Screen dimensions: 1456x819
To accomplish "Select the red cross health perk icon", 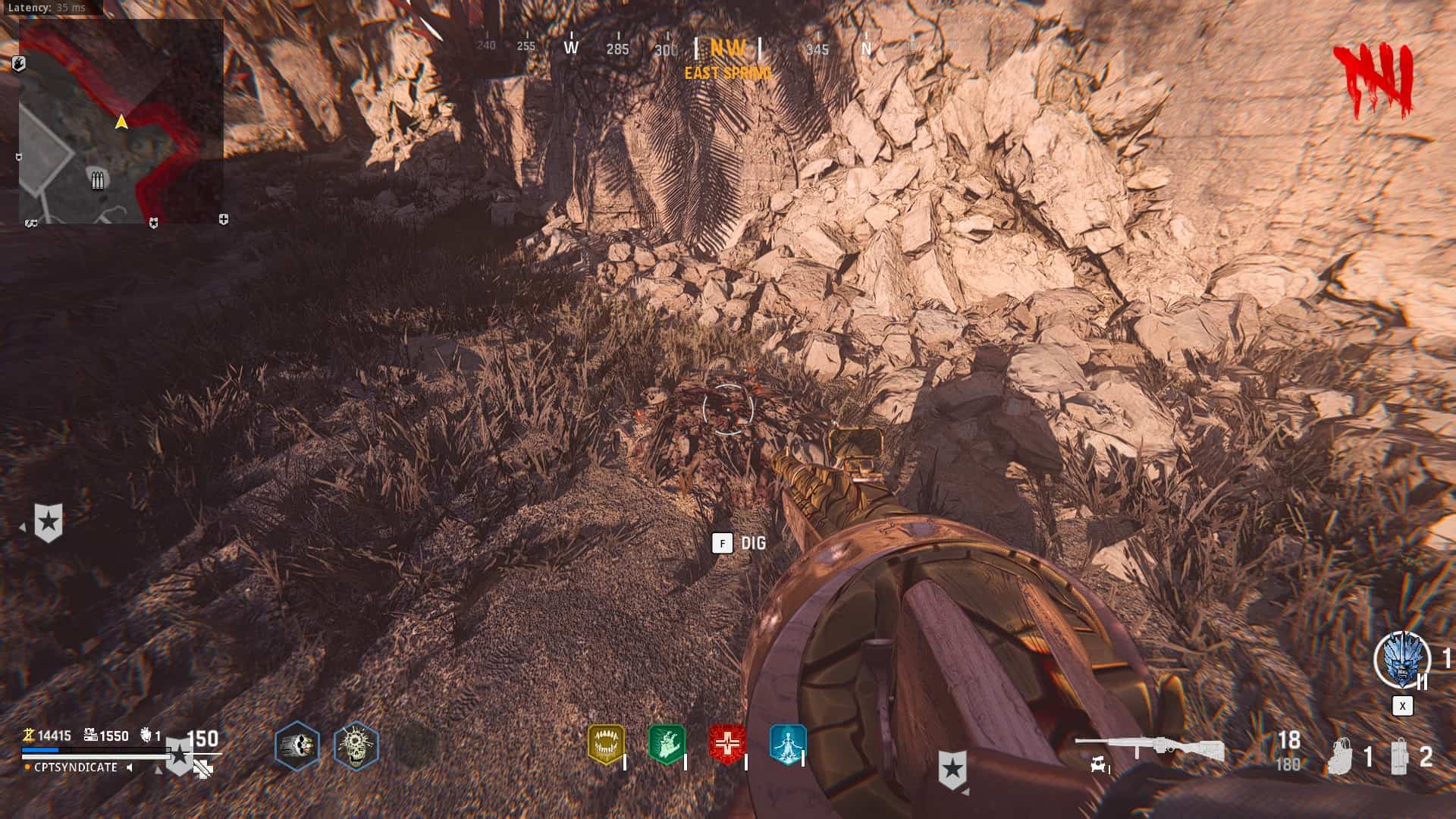I will click(x=727, y=744).
